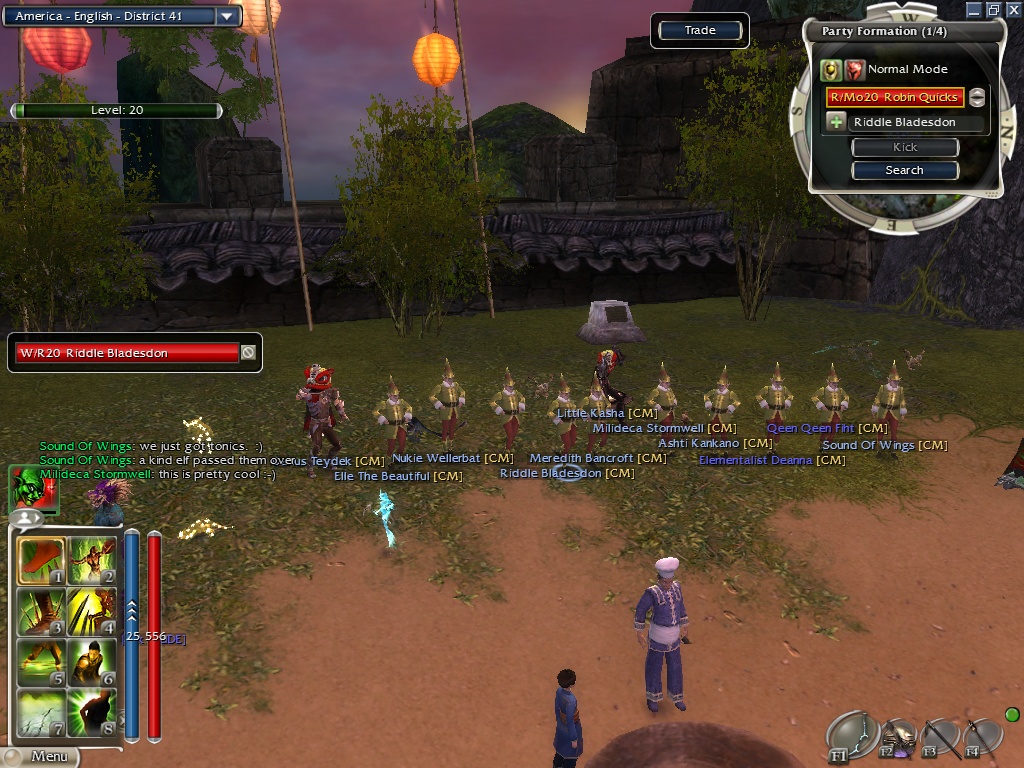Activate skill 6 armored figure icon
This screenshot has width=1024, height=768.
(92, 662)
